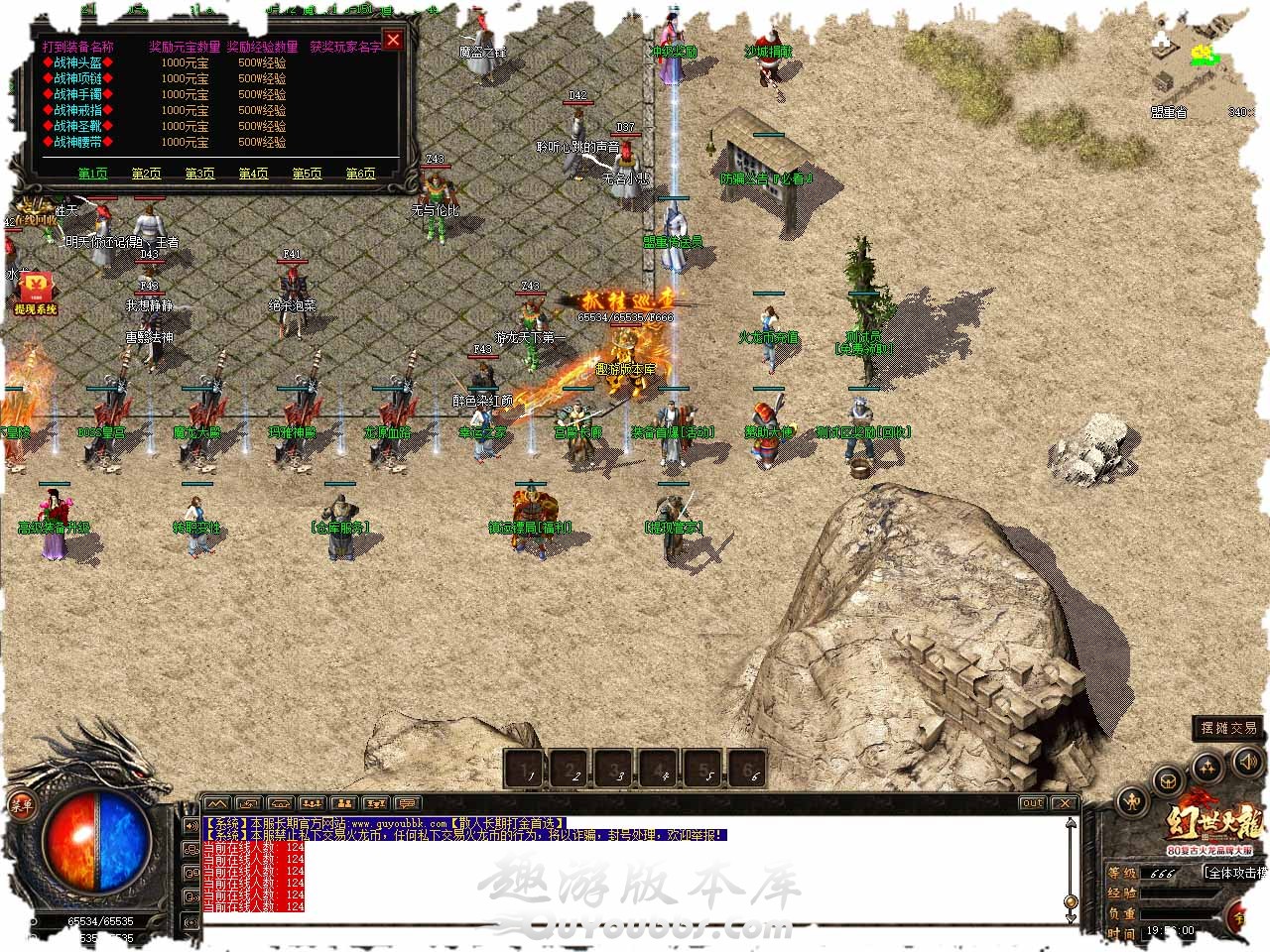Image resolution: width=1270 pixels, height=952 pixels.
Task: Show page 5 (第5页) of reward list
Action: [307, 174]
